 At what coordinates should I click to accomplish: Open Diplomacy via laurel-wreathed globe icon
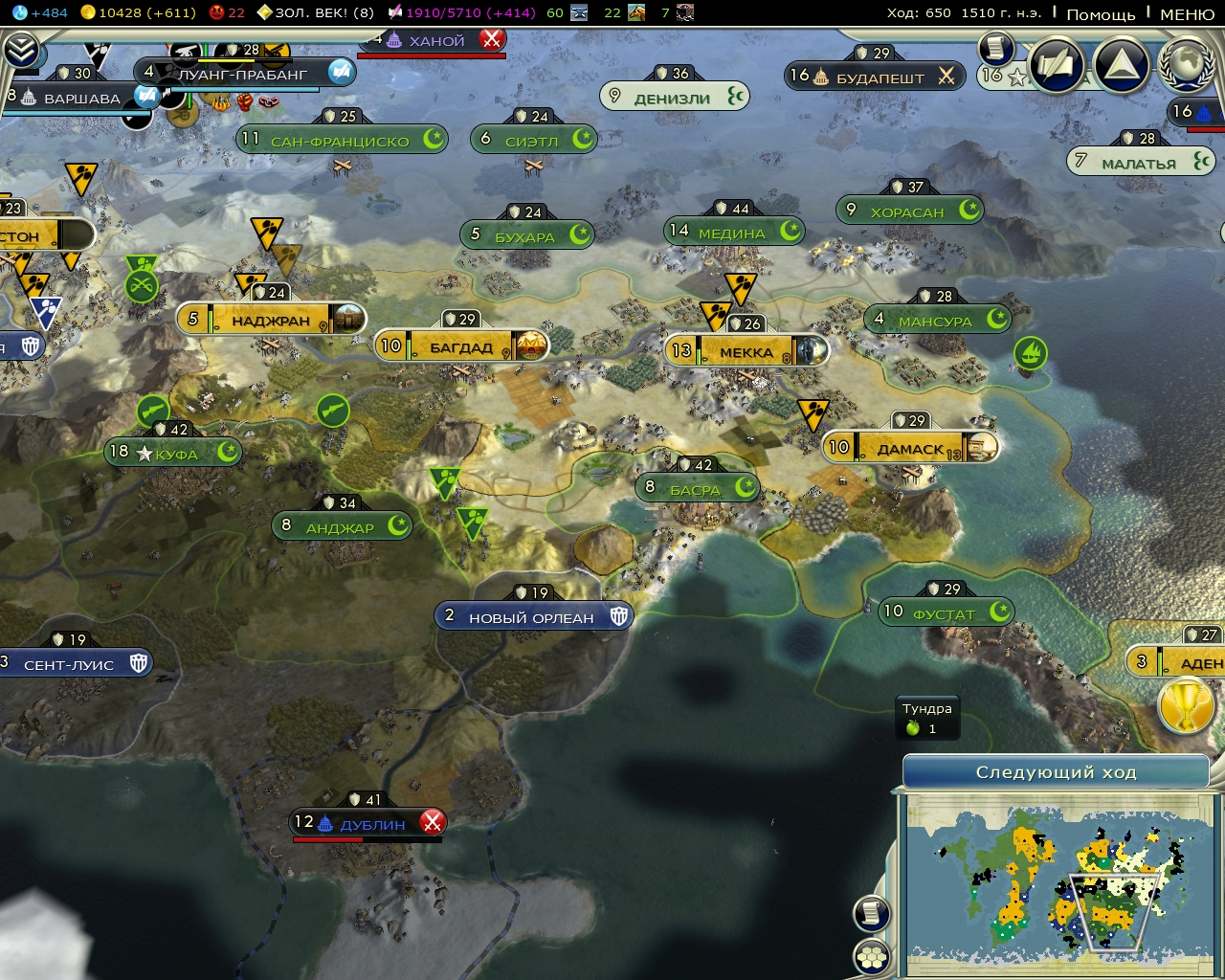1187,67
